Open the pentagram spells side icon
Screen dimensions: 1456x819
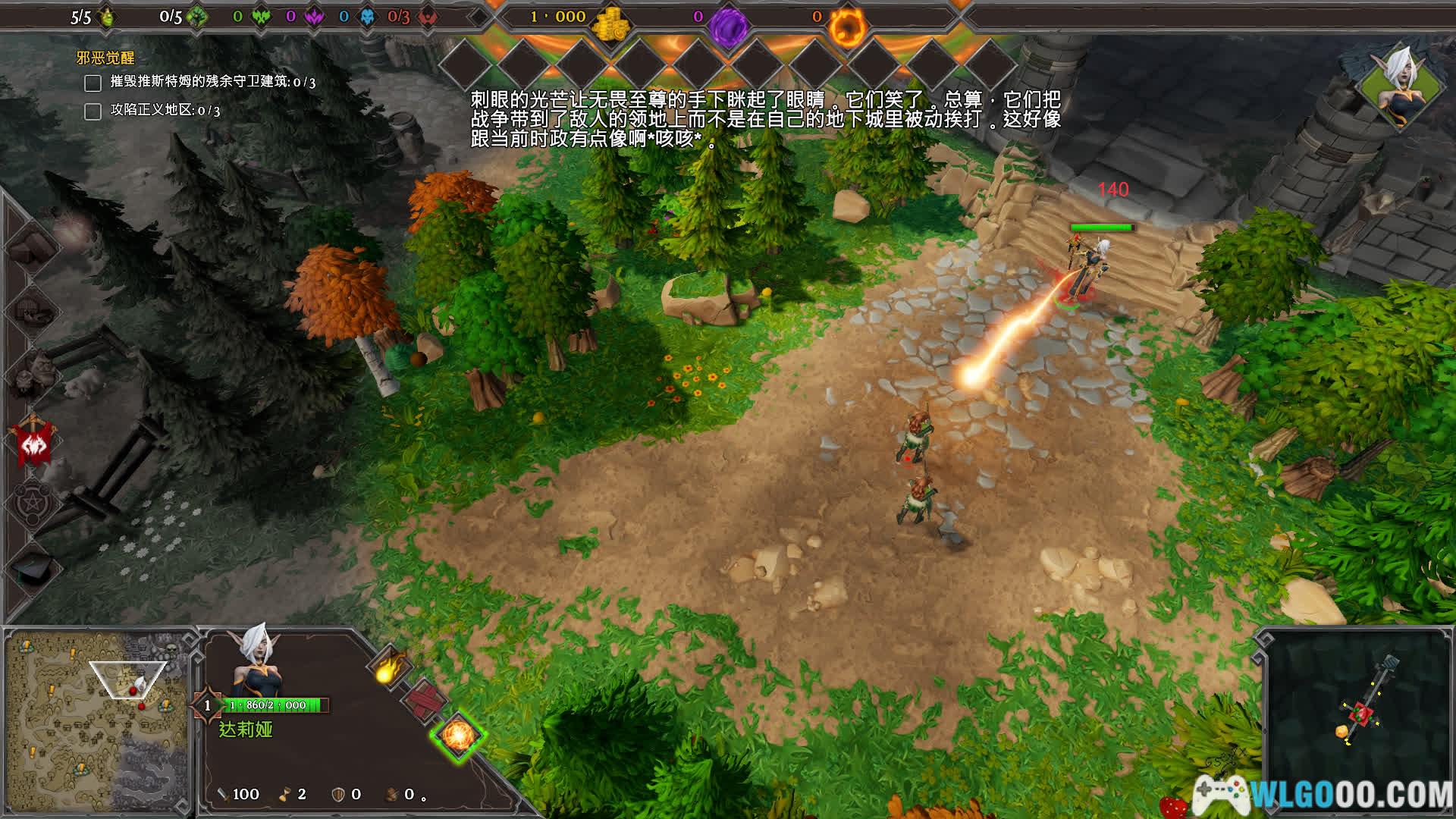[x=32, y=503]
